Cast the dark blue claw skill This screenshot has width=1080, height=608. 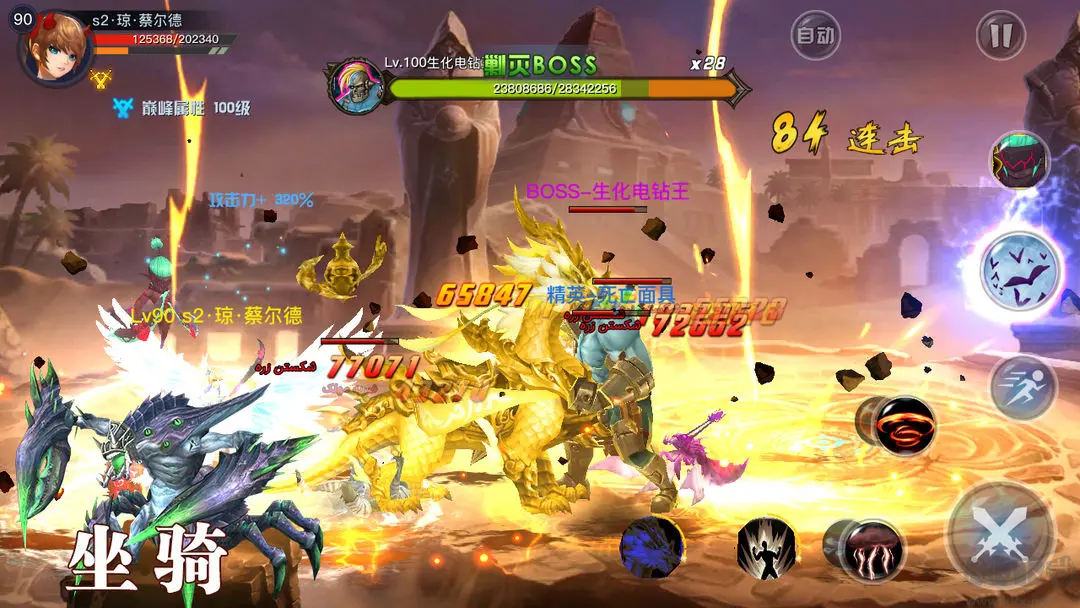tap(652, 548)
